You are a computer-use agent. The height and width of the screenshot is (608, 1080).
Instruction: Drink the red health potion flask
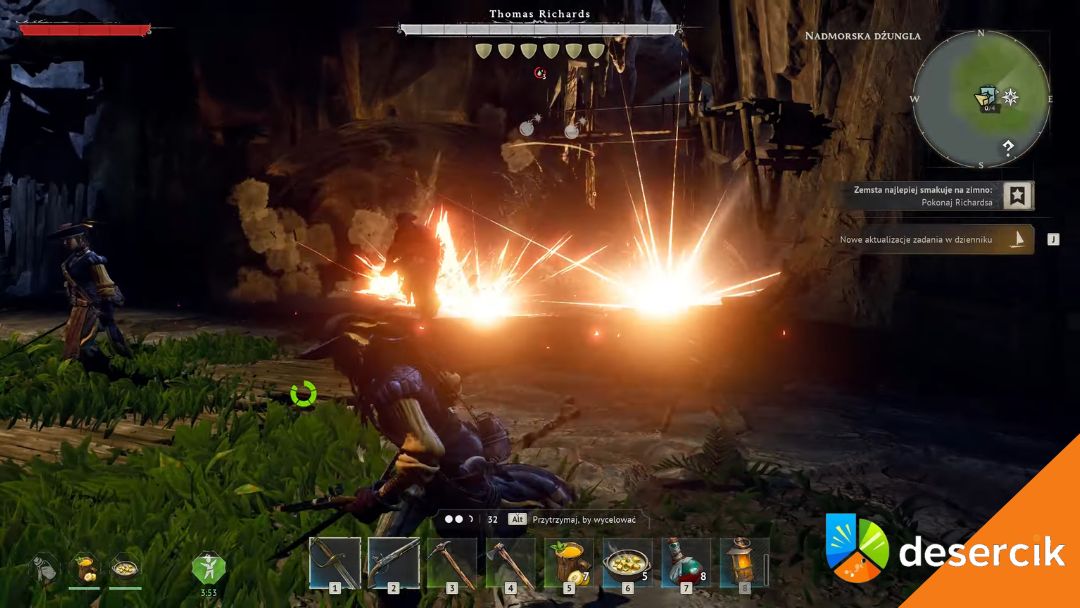pos(686,562)
